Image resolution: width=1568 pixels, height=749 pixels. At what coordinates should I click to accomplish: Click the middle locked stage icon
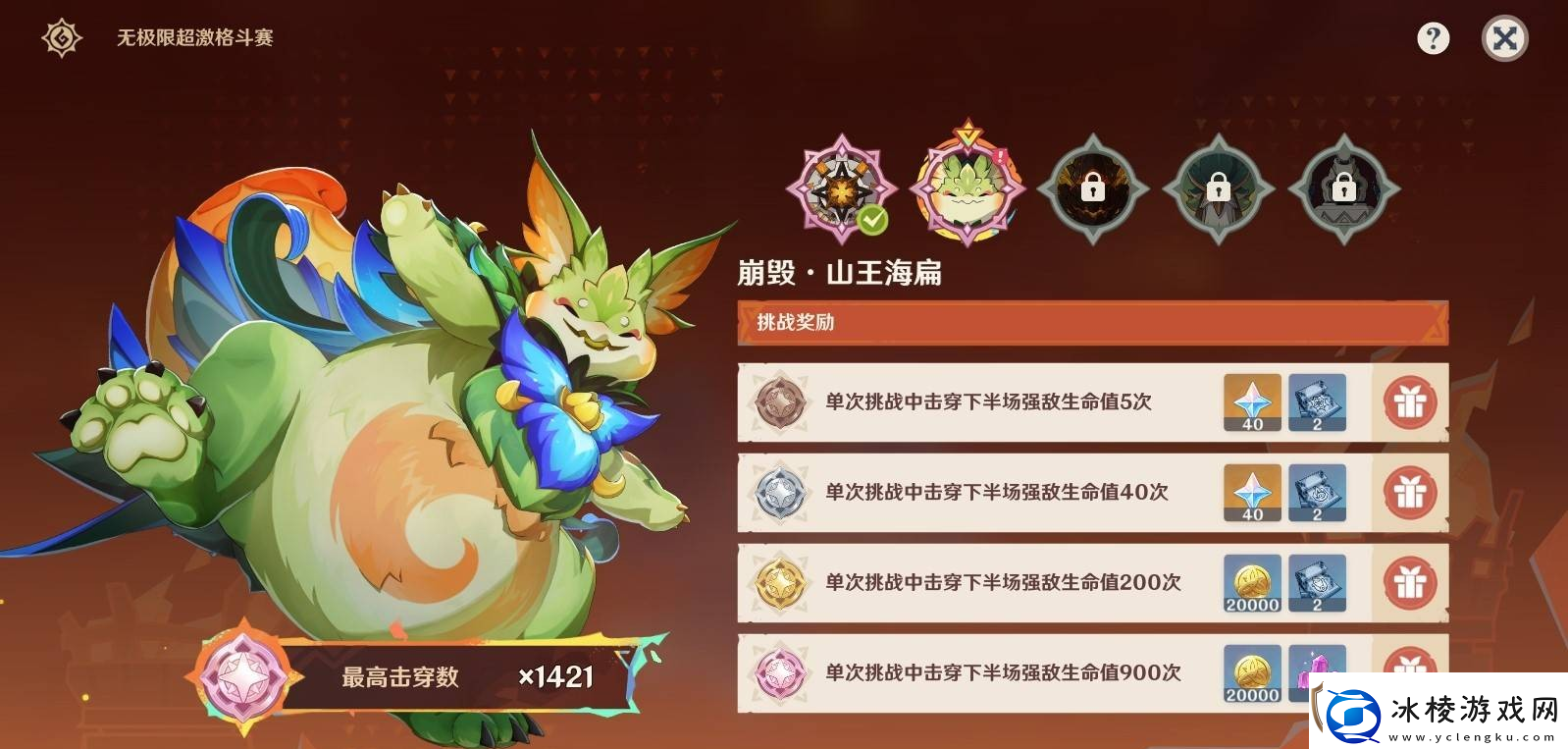[x=1219, y=188]
